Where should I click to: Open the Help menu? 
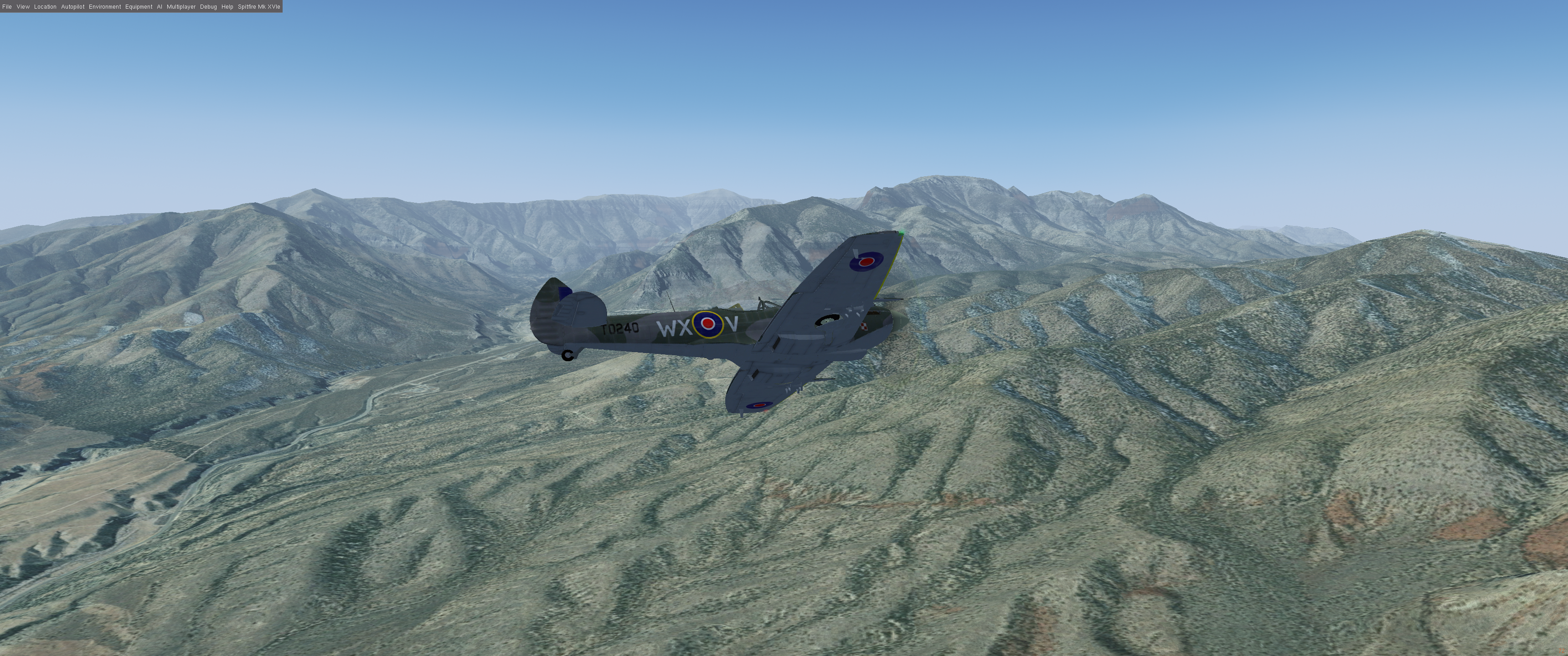point(227,7)
